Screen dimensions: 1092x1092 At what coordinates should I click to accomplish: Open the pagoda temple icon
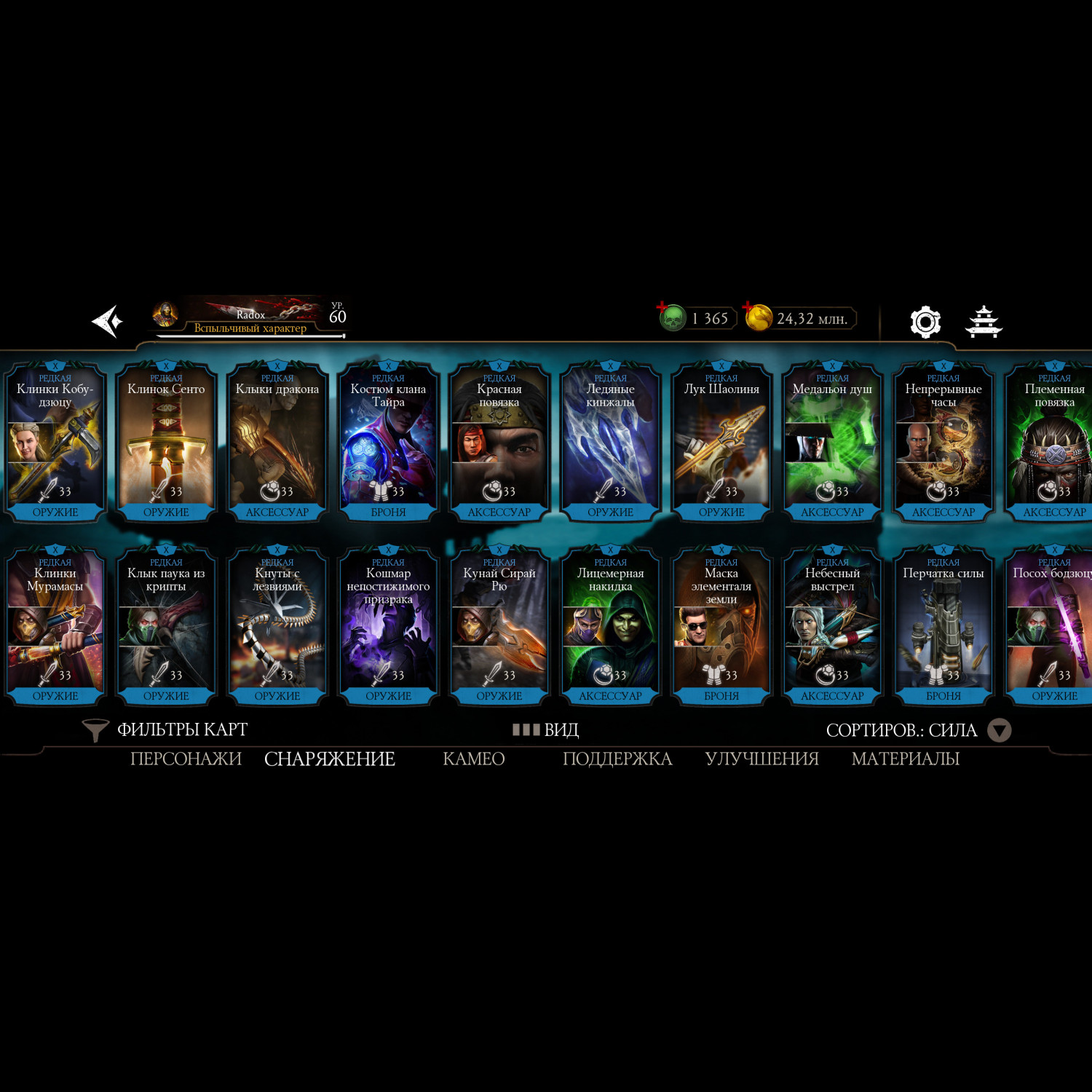tap(984, 322)
